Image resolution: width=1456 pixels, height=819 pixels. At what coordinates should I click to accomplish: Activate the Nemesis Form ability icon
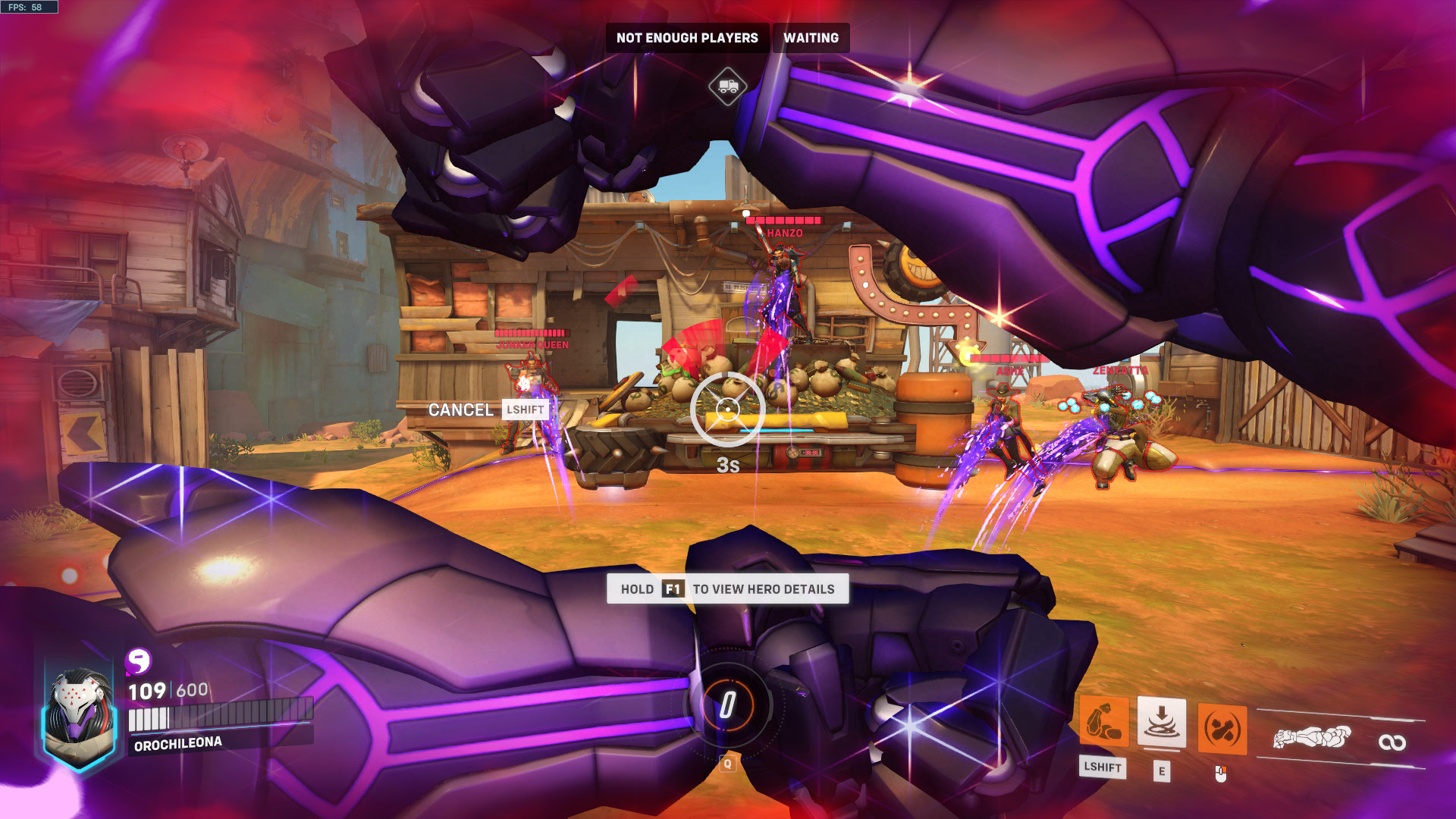click(x=1103, y=723)
